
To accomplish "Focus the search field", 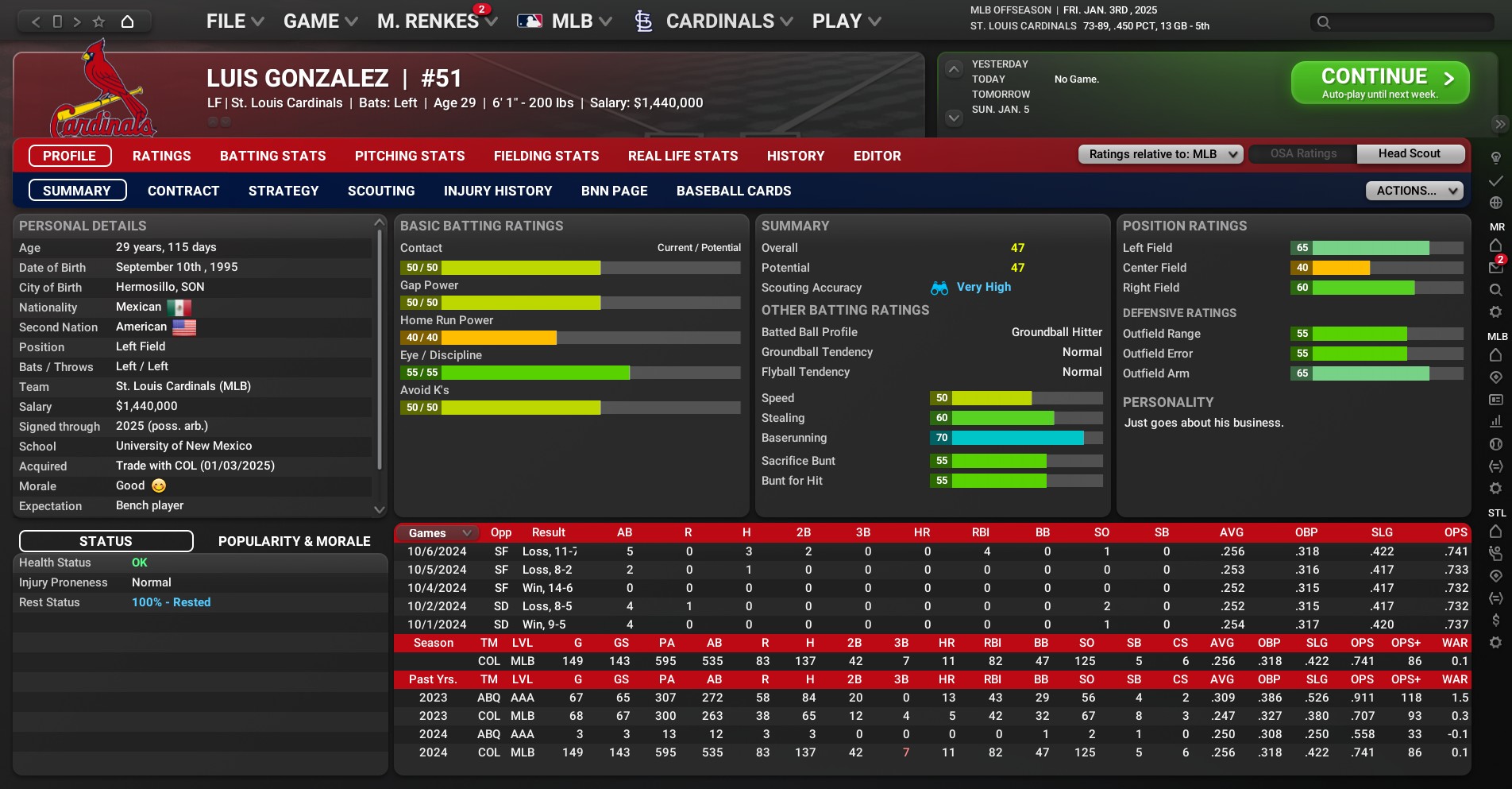I will 1410,22.
